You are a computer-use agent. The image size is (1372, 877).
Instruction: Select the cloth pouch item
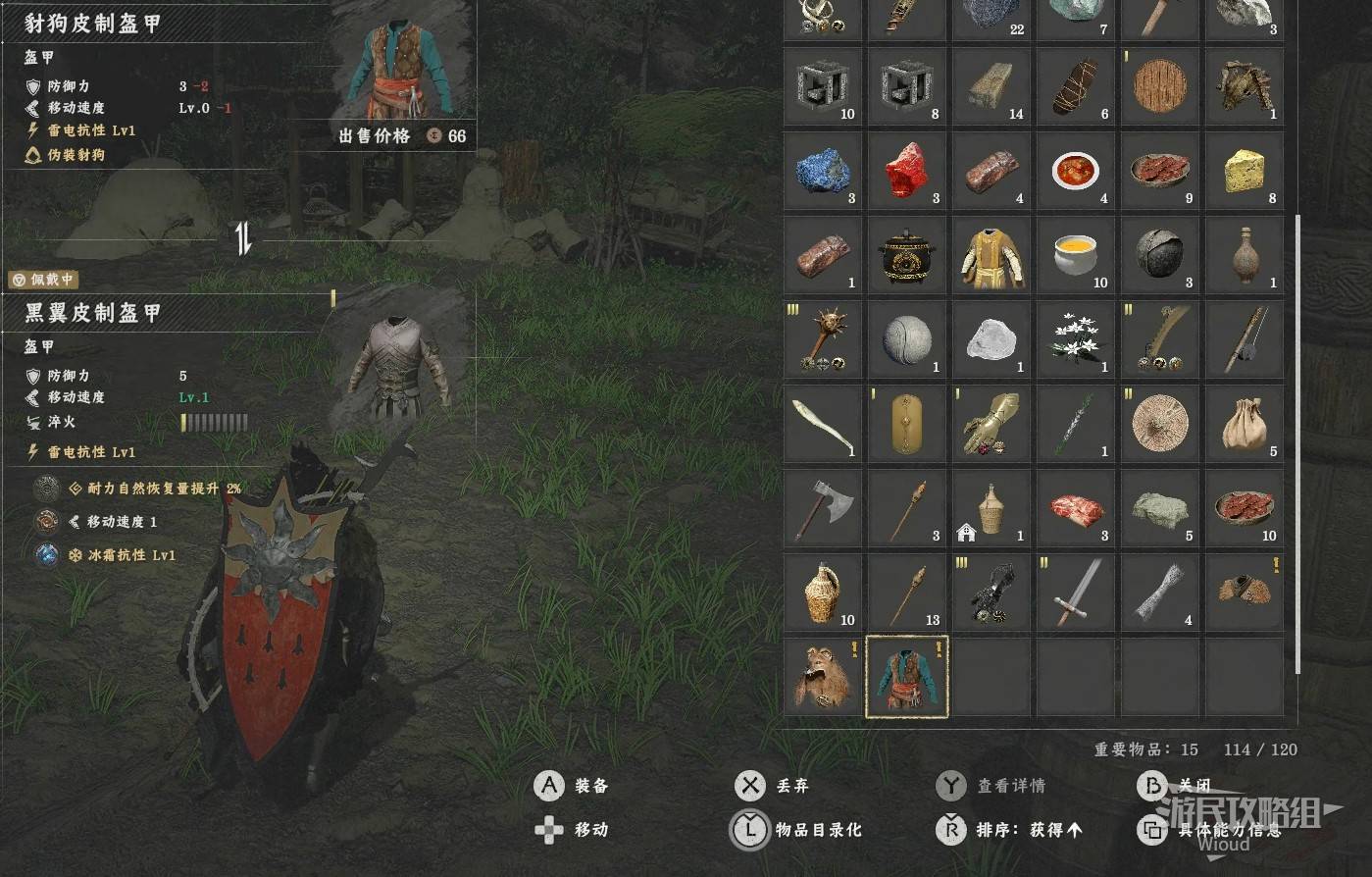tap(1244, 424)
